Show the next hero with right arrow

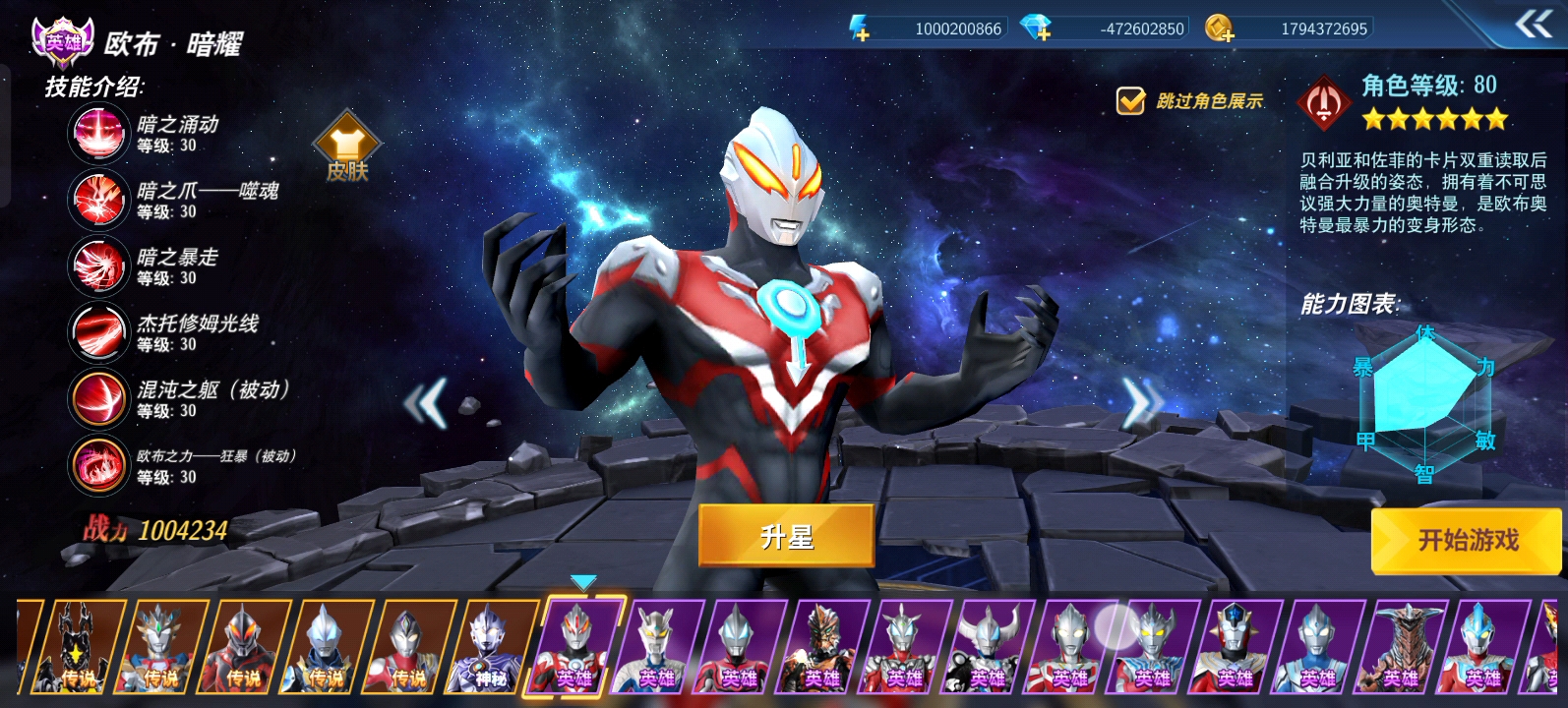1142,402
